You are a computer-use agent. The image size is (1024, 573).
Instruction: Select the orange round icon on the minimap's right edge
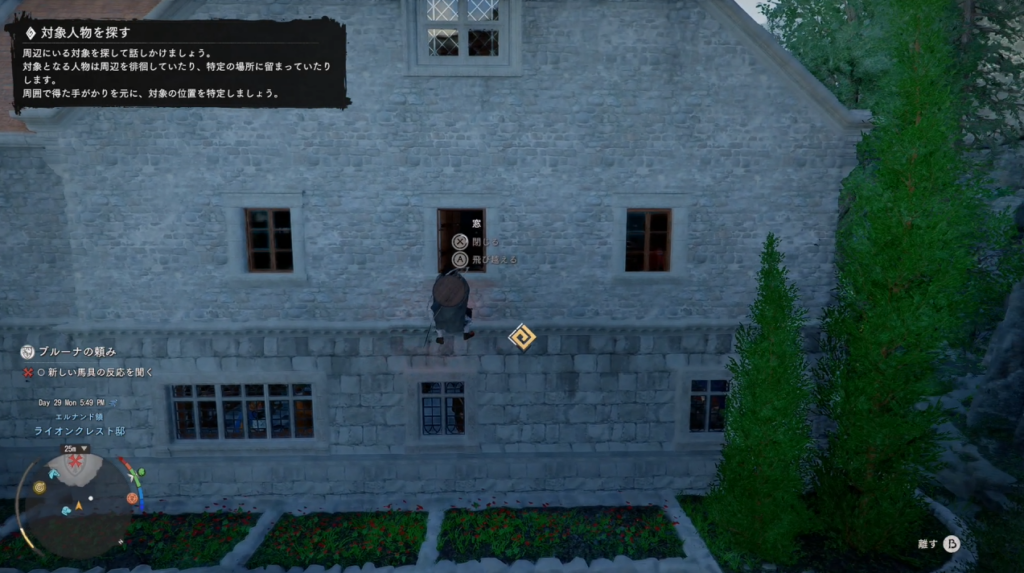[132, 497]
